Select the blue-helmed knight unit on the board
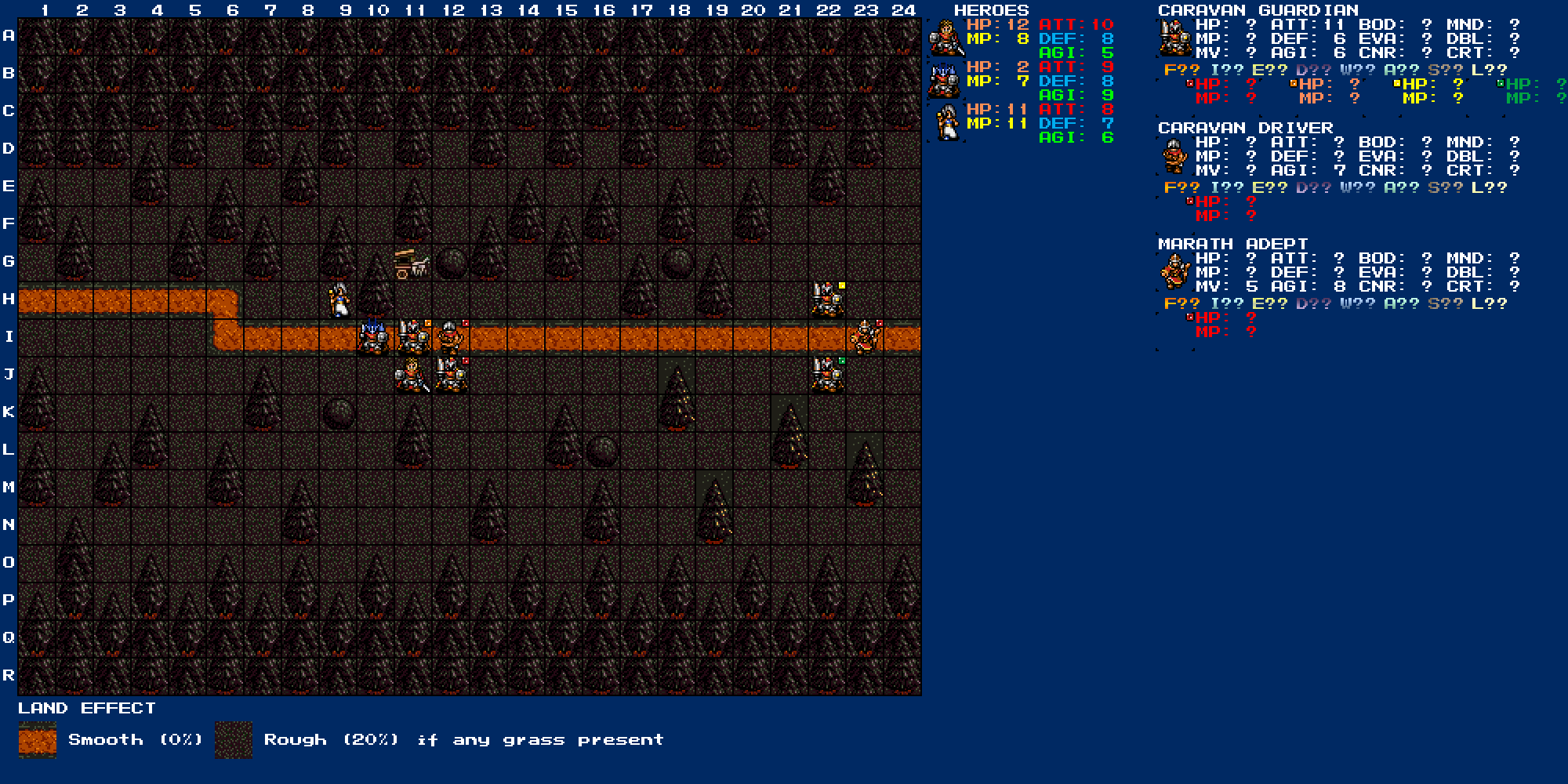The height and width of the screenshot is (784, 1568). coord(374,337)
